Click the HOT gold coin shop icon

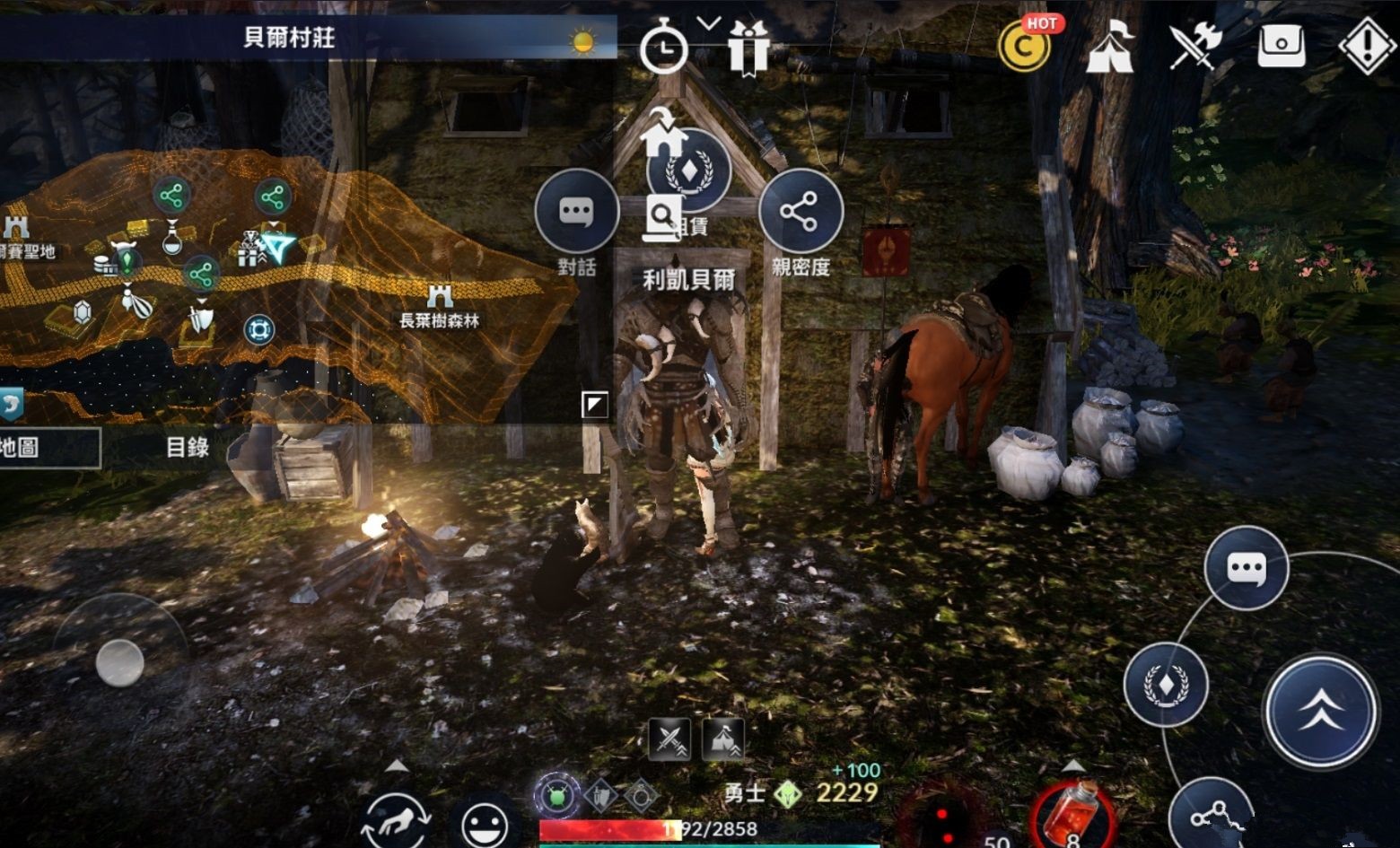click(x=1026, y=45)
